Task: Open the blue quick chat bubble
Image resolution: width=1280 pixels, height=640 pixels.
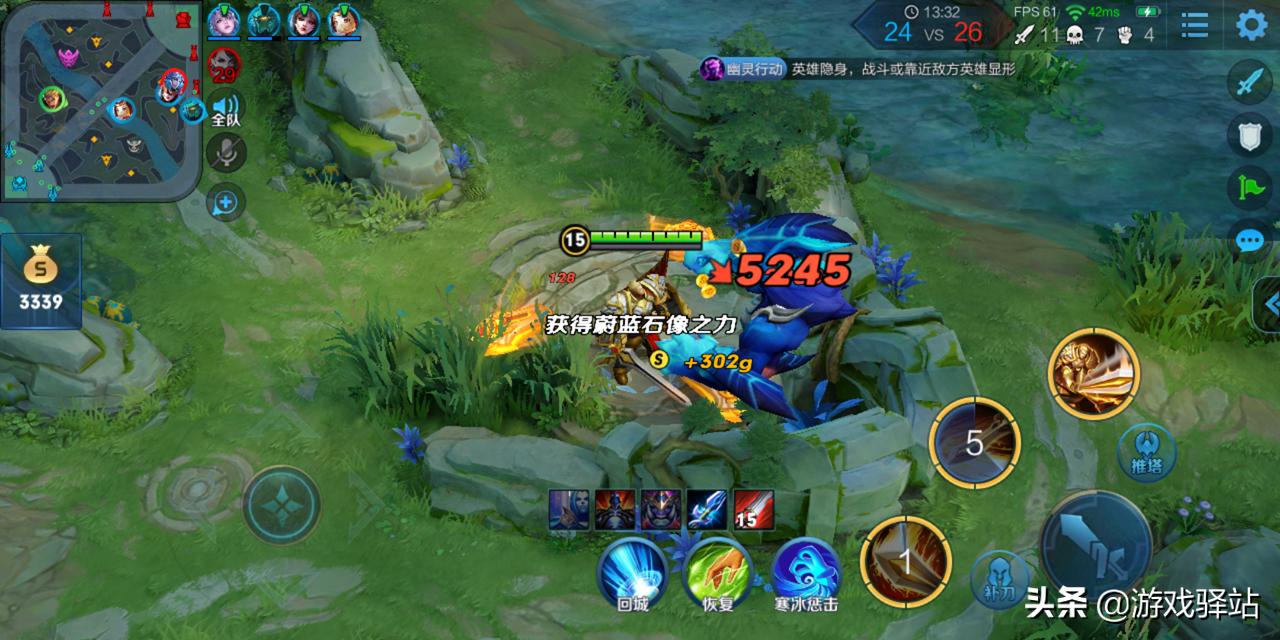Action: pos(1250,241)
